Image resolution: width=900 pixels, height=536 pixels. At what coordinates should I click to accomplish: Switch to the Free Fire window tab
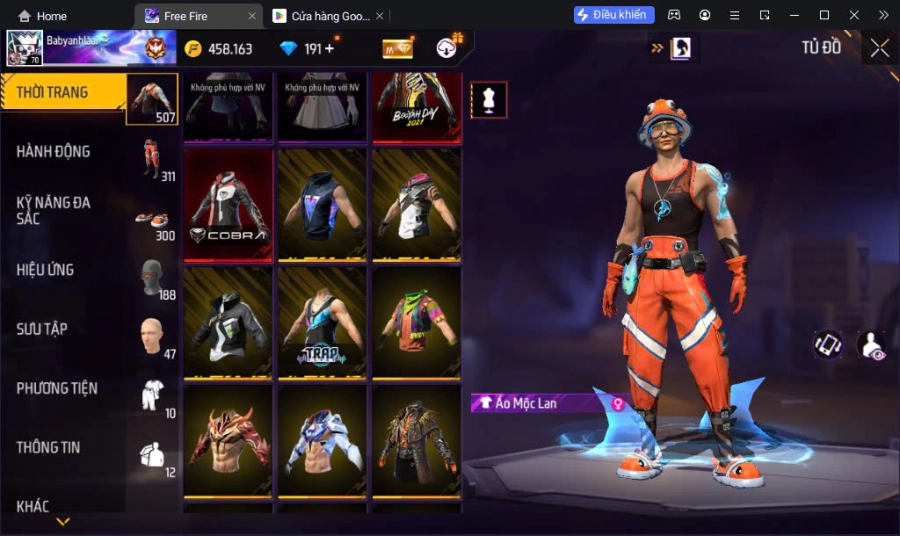(198, 16)
